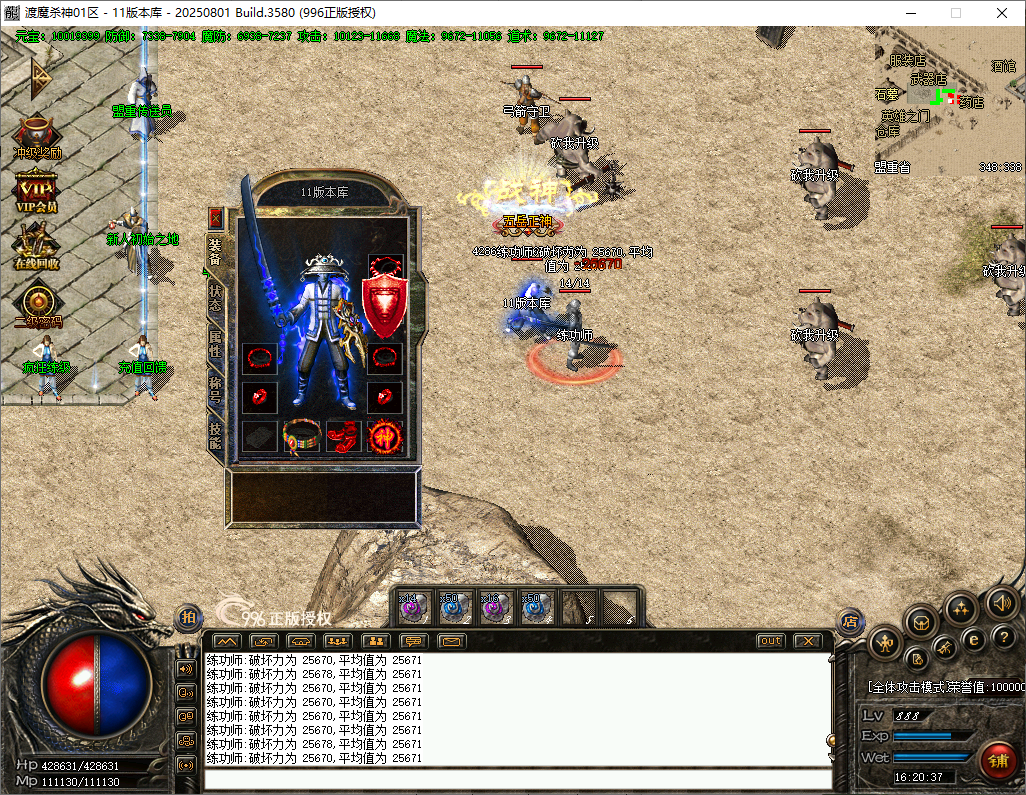Choose the red boots equipment slot
Viewport: 1026px width, 795px height.
point(343,436)
